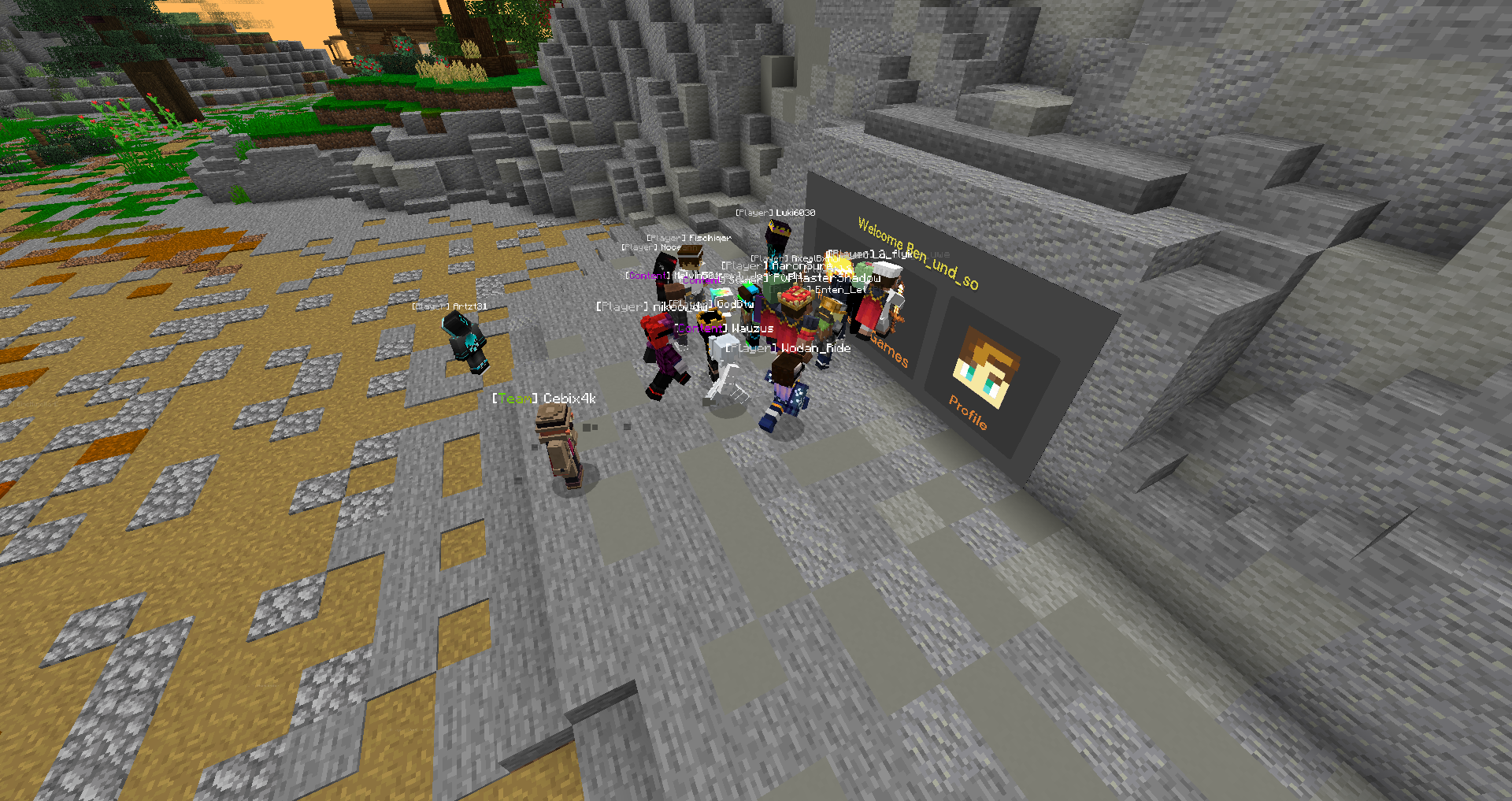1512x801 pixels.
Task: Click the [Content] Wauzus name tag
Action: point(724,327)
